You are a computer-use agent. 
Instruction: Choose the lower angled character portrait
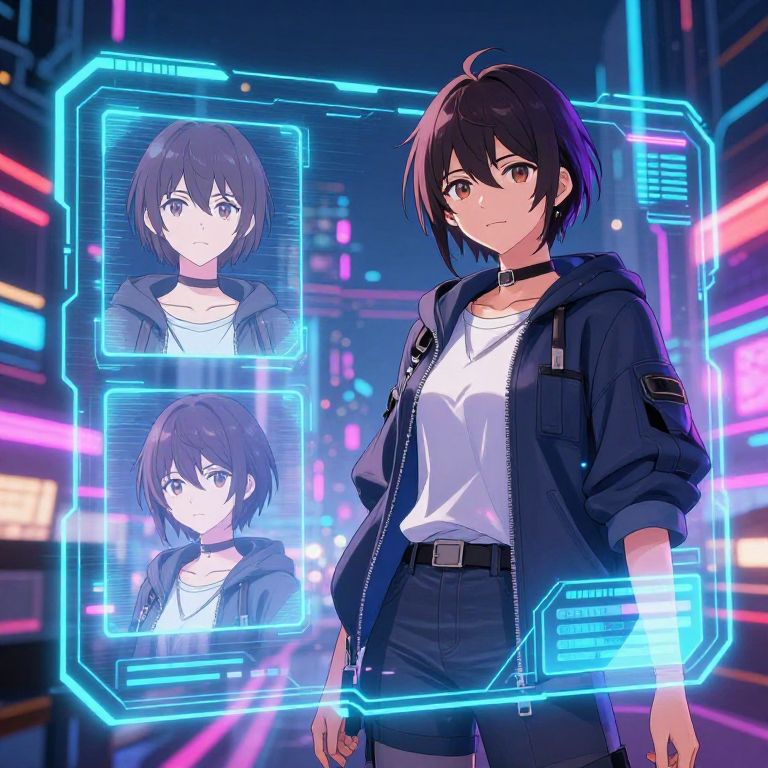coord(204,510)
